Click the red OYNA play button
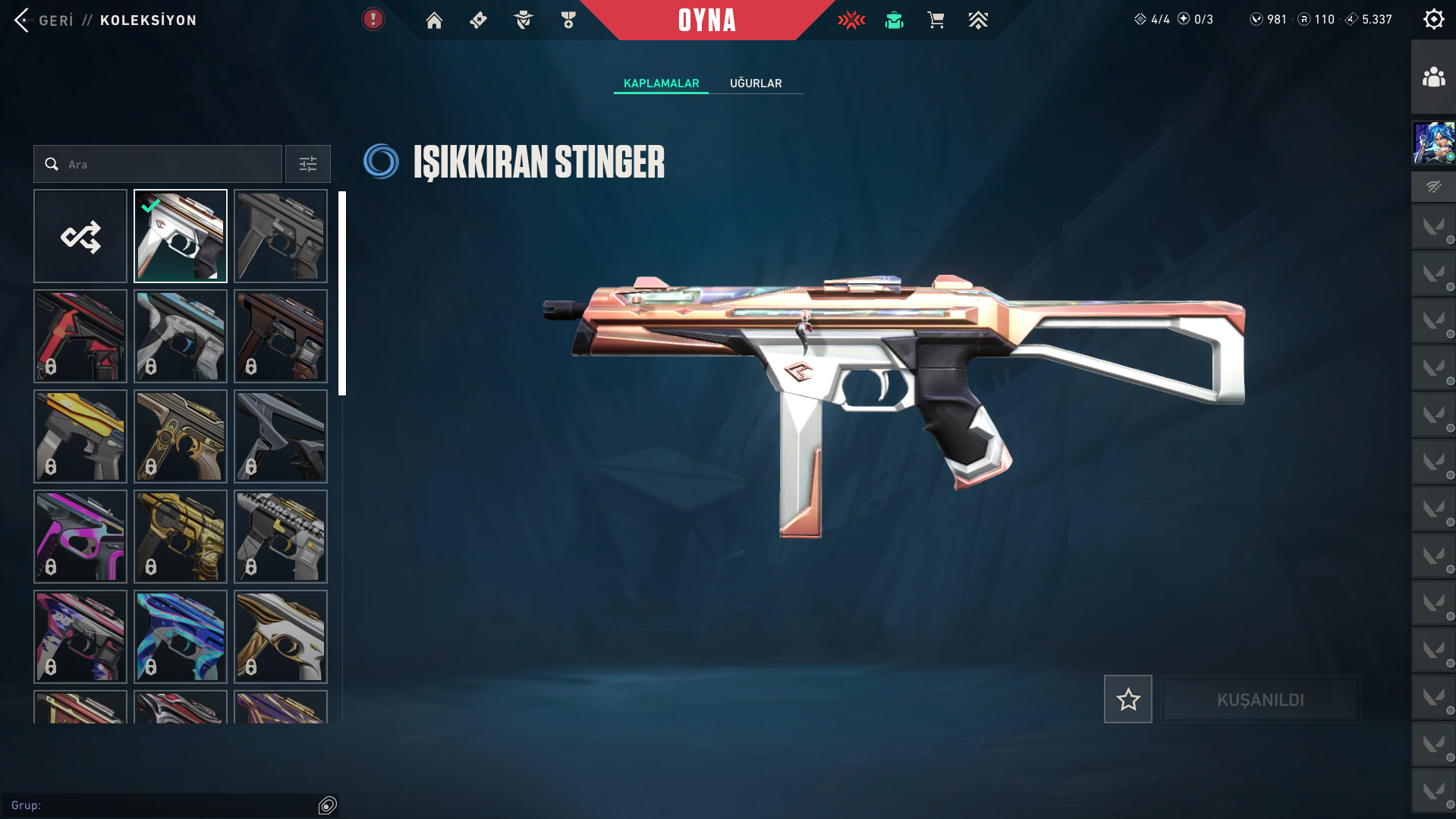The height and width of the screenshot is (819, 1456). point(706,20)
